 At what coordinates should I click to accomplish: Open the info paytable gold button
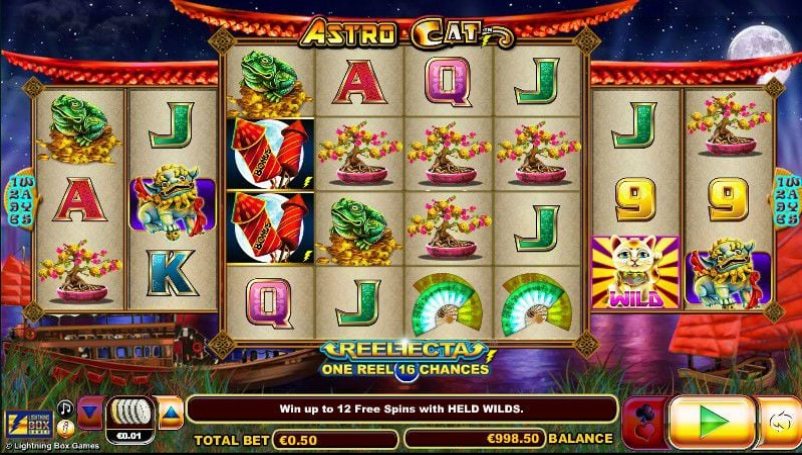coord(63,427)
